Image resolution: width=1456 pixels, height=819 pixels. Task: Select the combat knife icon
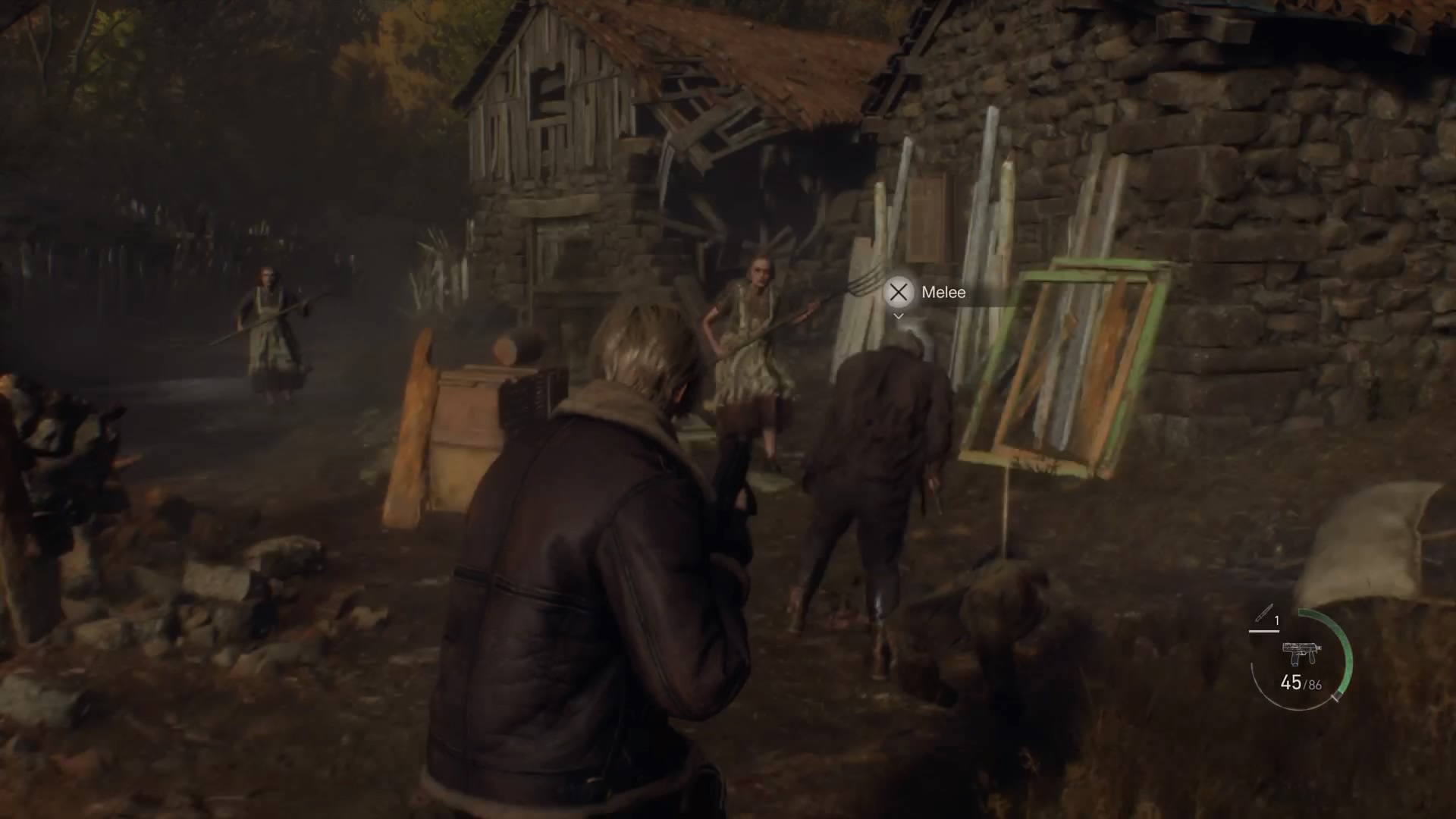point(1264,613)
